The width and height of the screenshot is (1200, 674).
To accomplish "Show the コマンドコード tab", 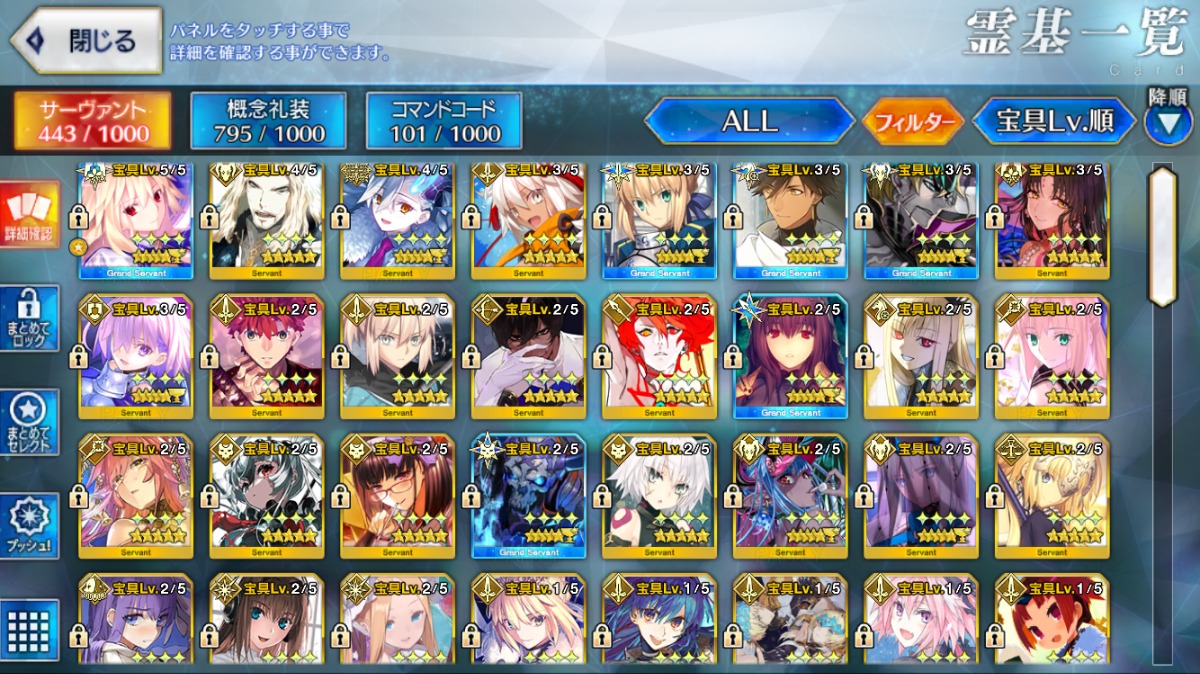I will click(x=444, y=121).
